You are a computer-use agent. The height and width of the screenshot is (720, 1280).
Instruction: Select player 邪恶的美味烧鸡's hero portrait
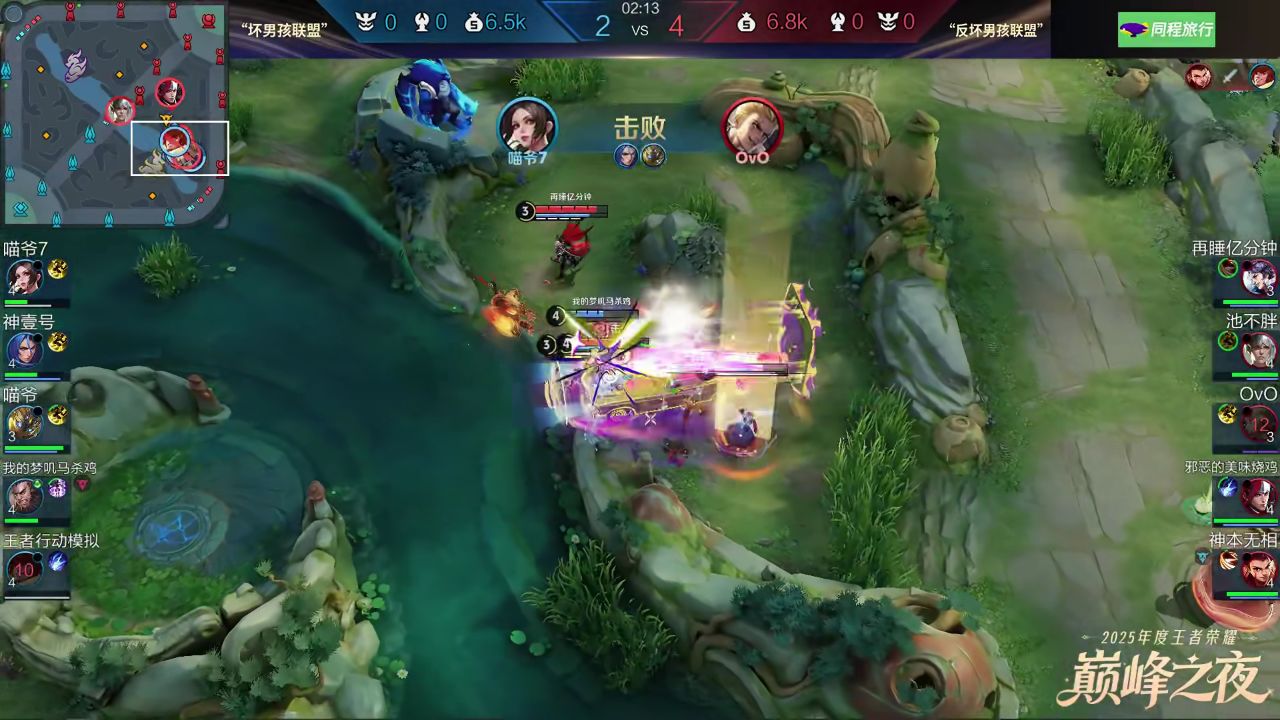1258,495
